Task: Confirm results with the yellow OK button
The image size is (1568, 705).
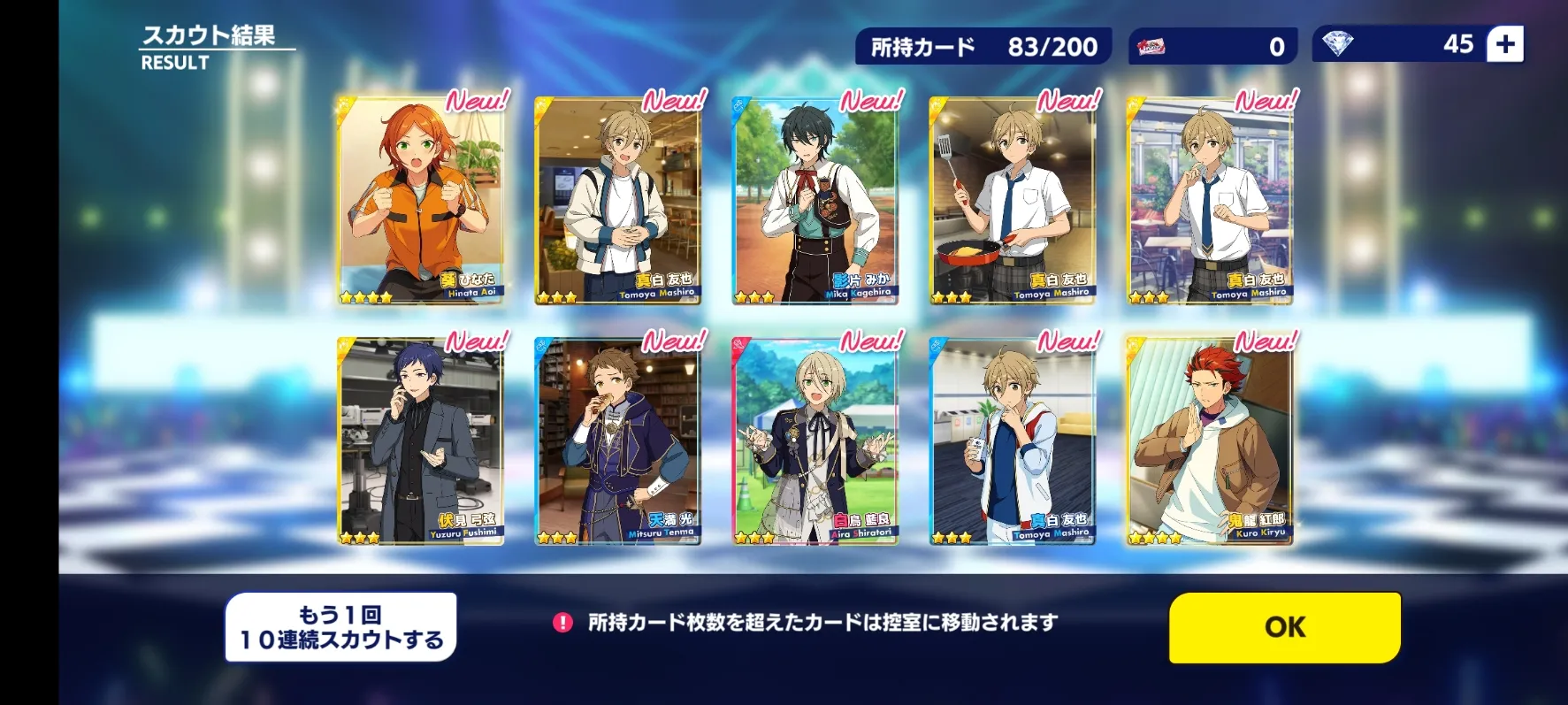Action: [x=1284, y=627]
